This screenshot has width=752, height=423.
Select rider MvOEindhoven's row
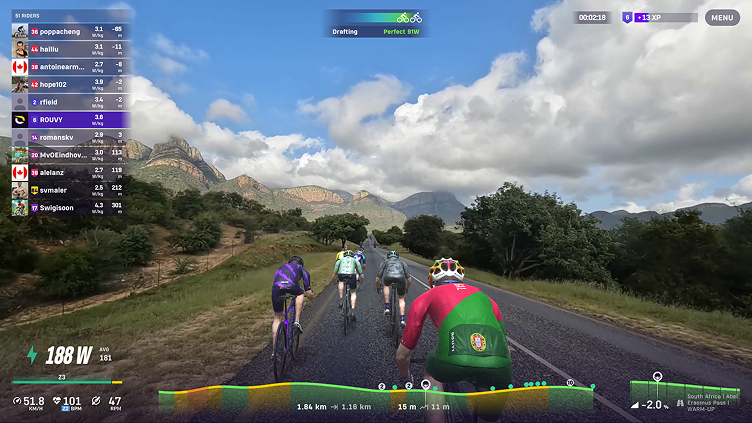[x=69, y=155]
